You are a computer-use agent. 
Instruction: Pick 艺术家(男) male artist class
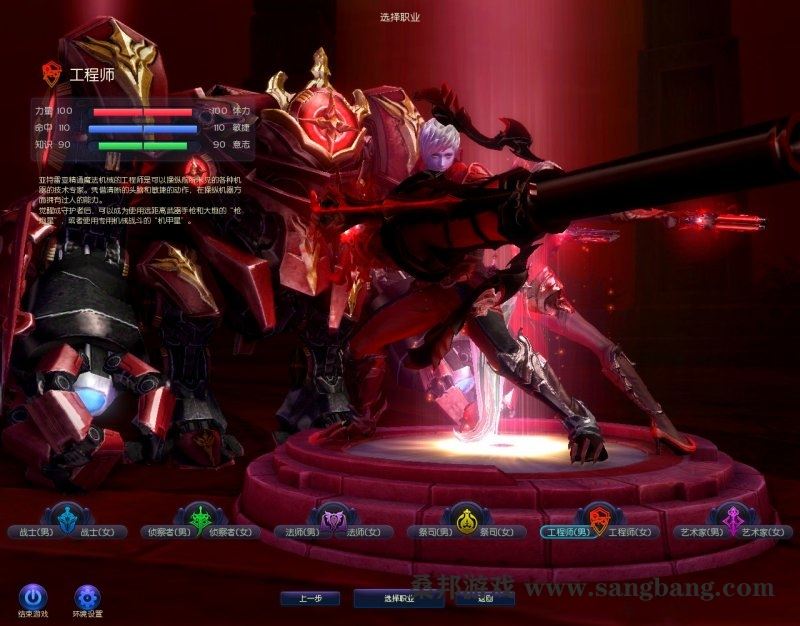[x=700, y=532]
